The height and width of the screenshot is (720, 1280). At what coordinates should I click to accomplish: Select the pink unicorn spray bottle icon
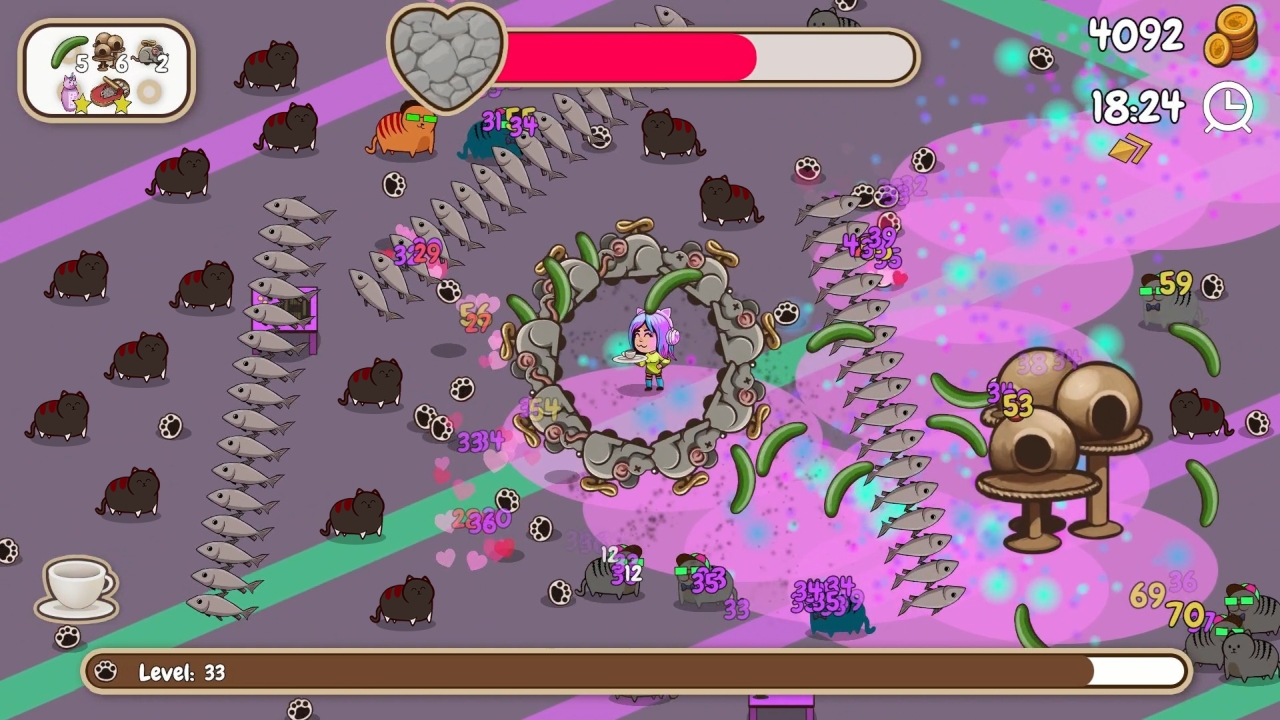[x=70, y=92]
